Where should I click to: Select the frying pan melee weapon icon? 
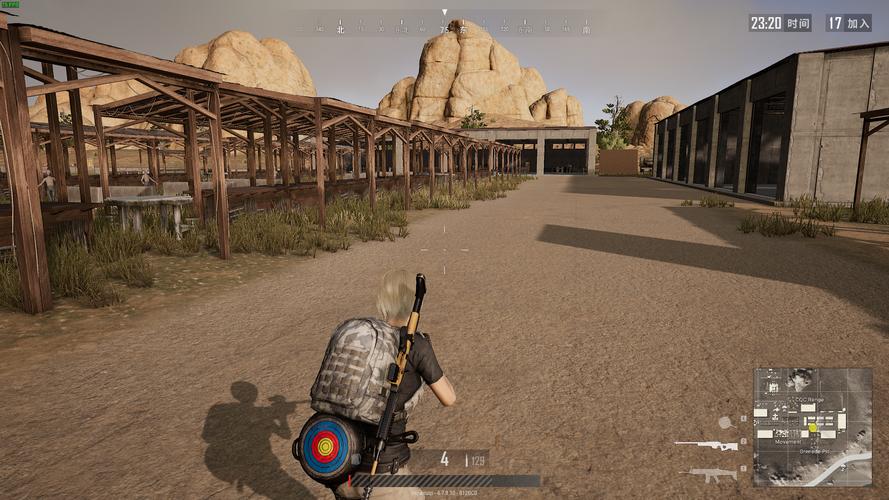725,422
